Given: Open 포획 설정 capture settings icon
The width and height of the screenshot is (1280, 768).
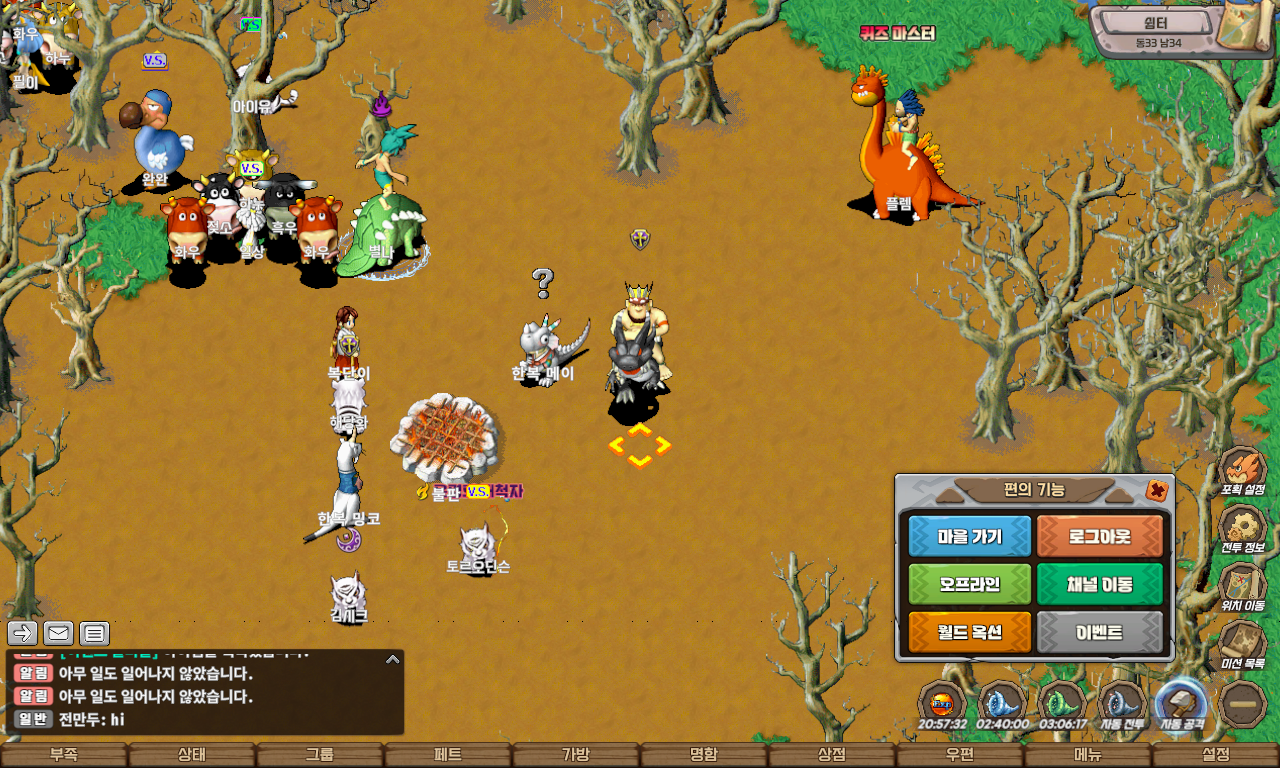Looking at the screenshot, I should coord(1243,471).
